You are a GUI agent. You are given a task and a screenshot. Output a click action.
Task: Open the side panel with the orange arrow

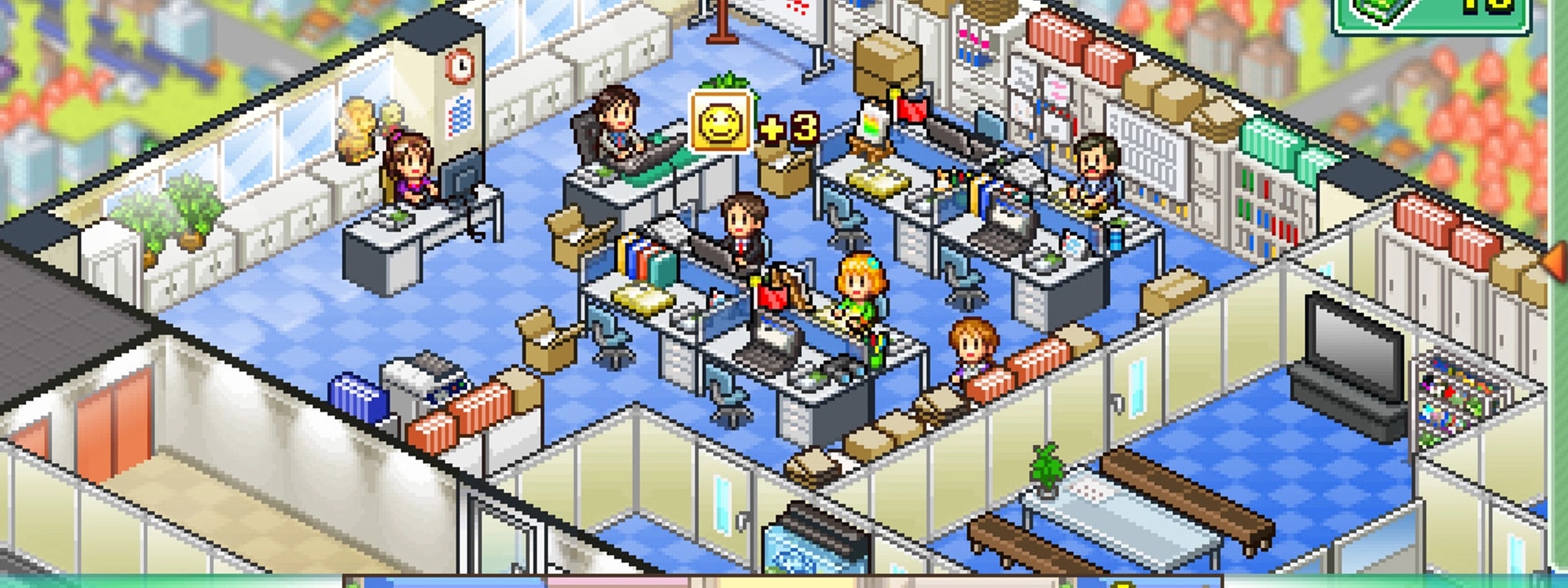pos(1554,261)
